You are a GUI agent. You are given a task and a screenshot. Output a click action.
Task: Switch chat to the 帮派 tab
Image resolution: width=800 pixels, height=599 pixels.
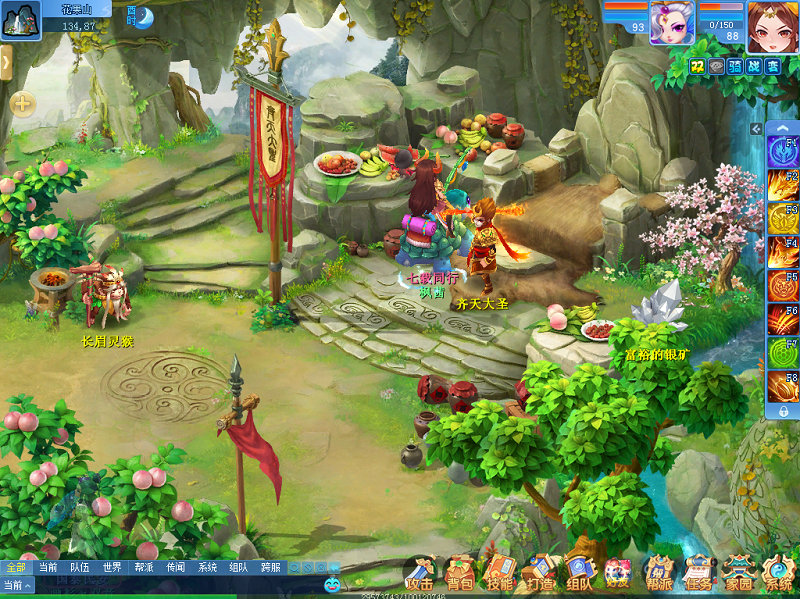(144, 567)
